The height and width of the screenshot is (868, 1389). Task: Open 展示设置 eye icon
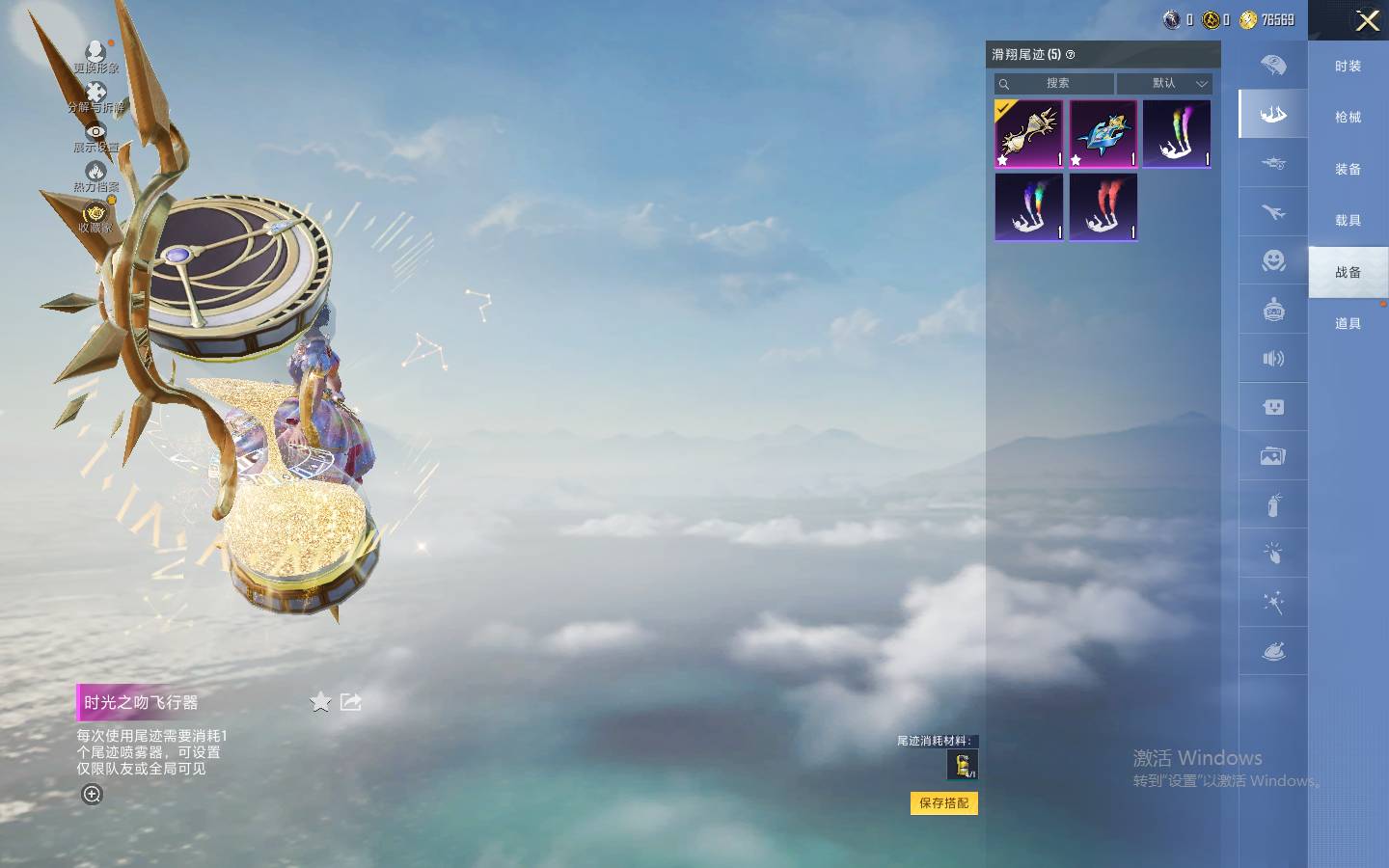(x=95, y=137)
